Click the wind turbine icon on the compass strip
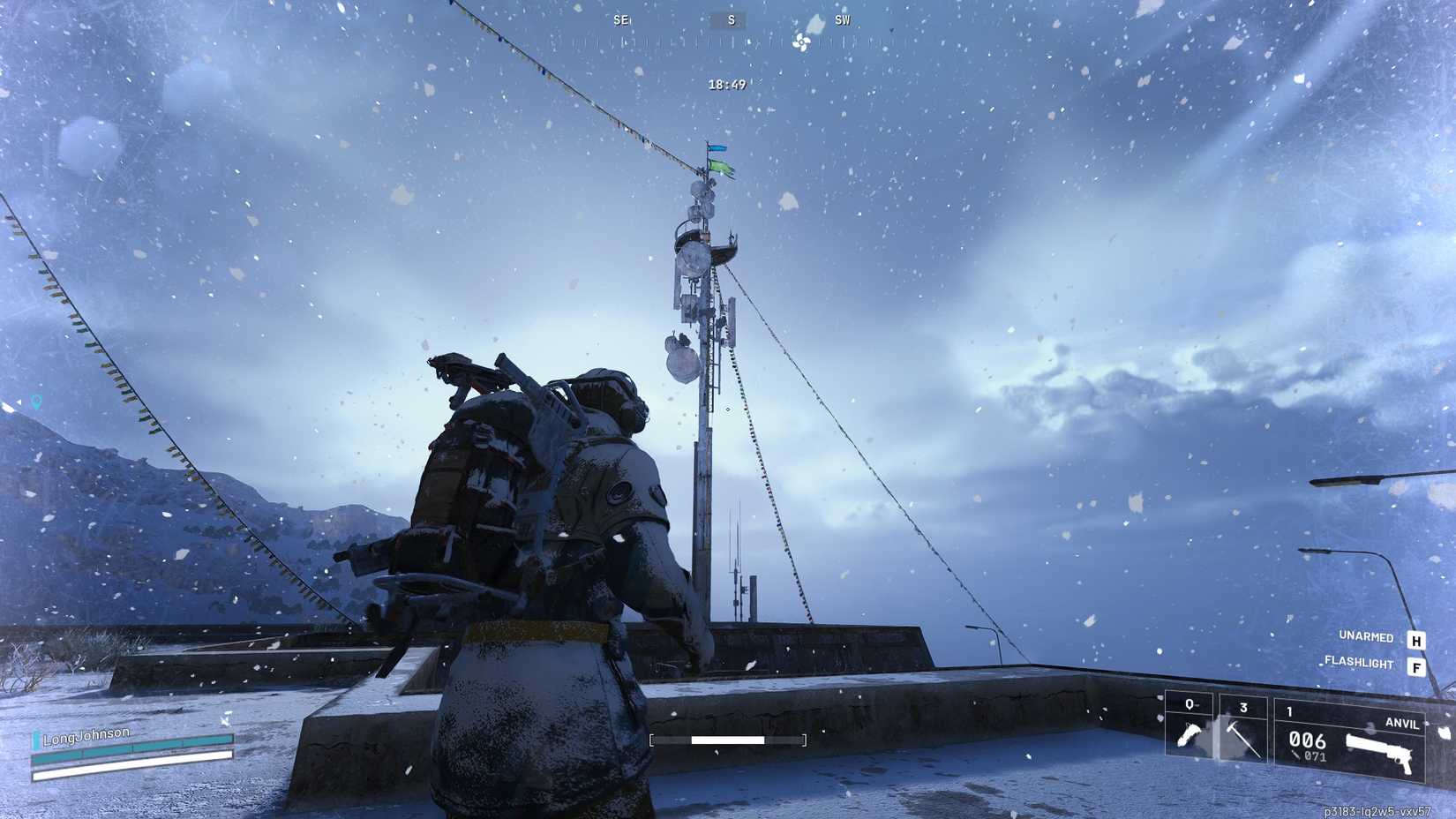 (799, 42)
